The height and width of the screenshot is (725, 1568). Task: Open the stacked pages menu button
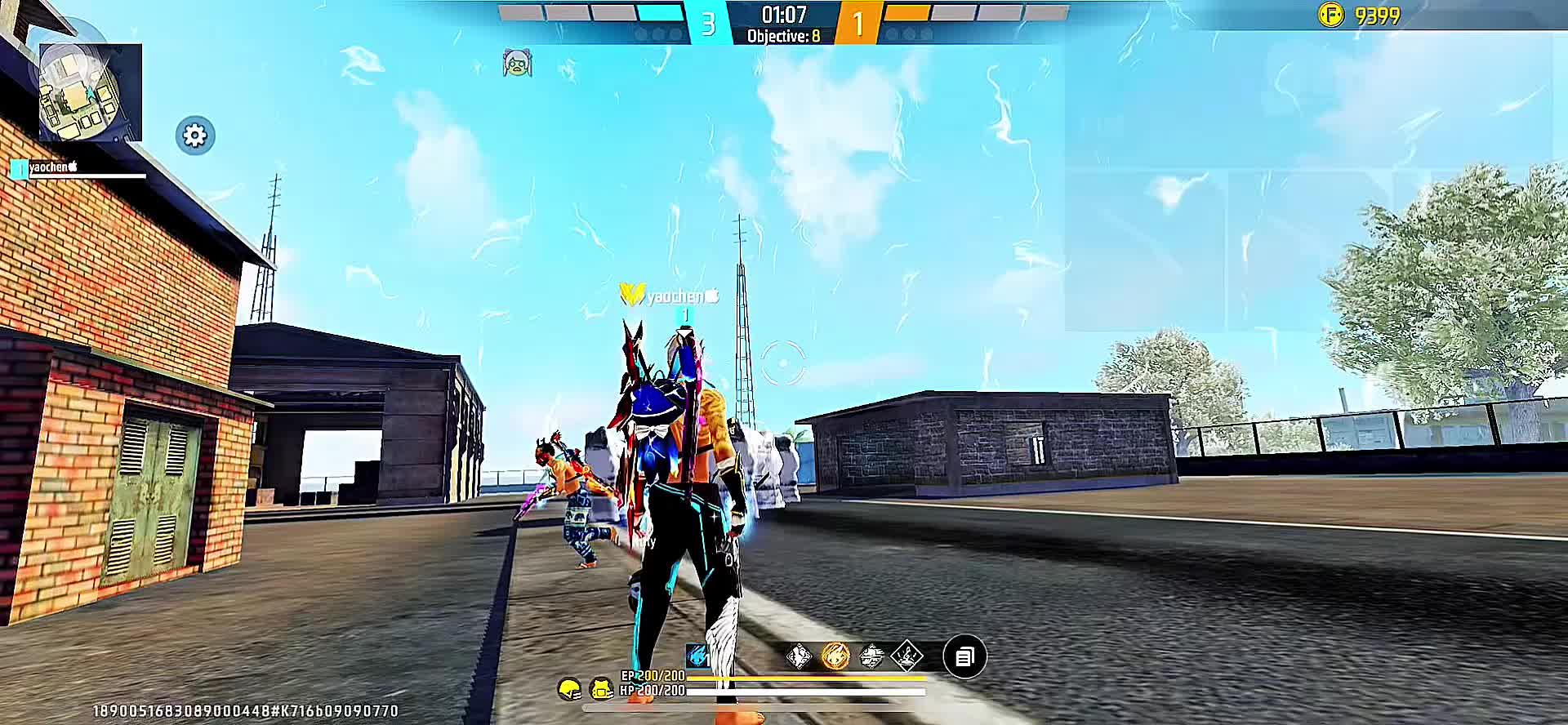point(964,656)
